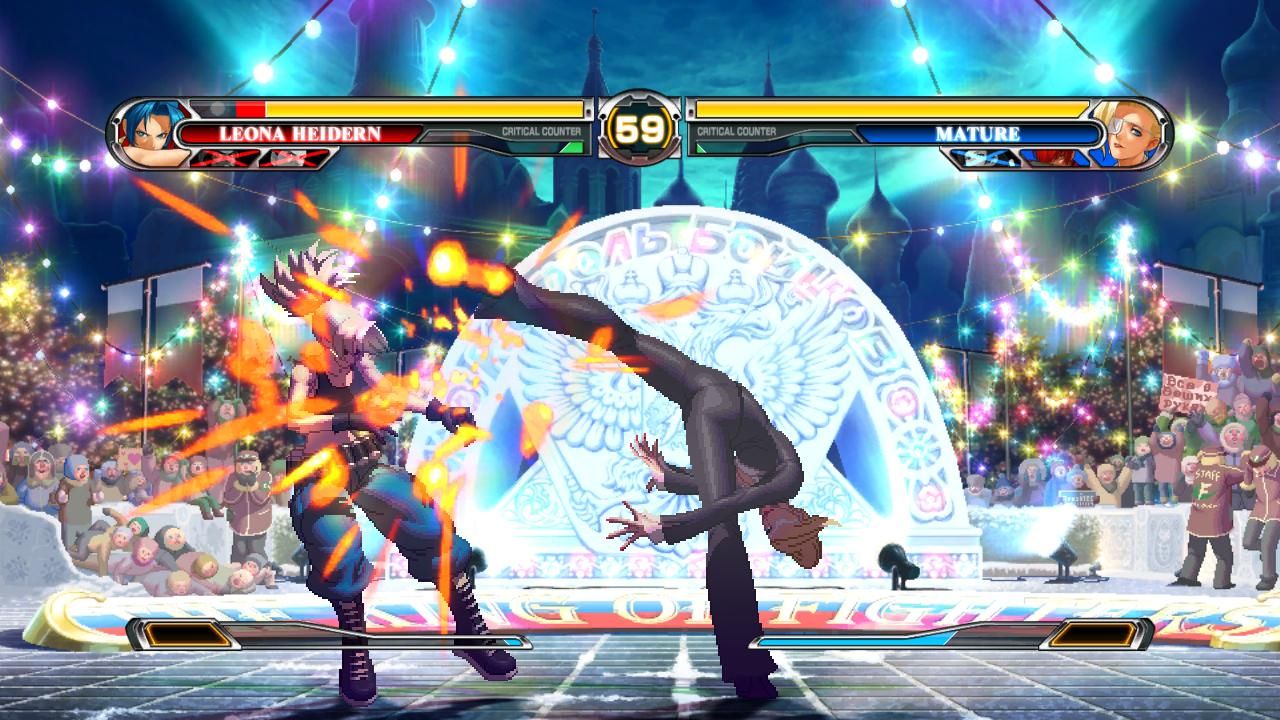Select the LEONA HEIDERN name plate
The height and width of the screenshot is (720, 1280).
[x=300, y=131]
